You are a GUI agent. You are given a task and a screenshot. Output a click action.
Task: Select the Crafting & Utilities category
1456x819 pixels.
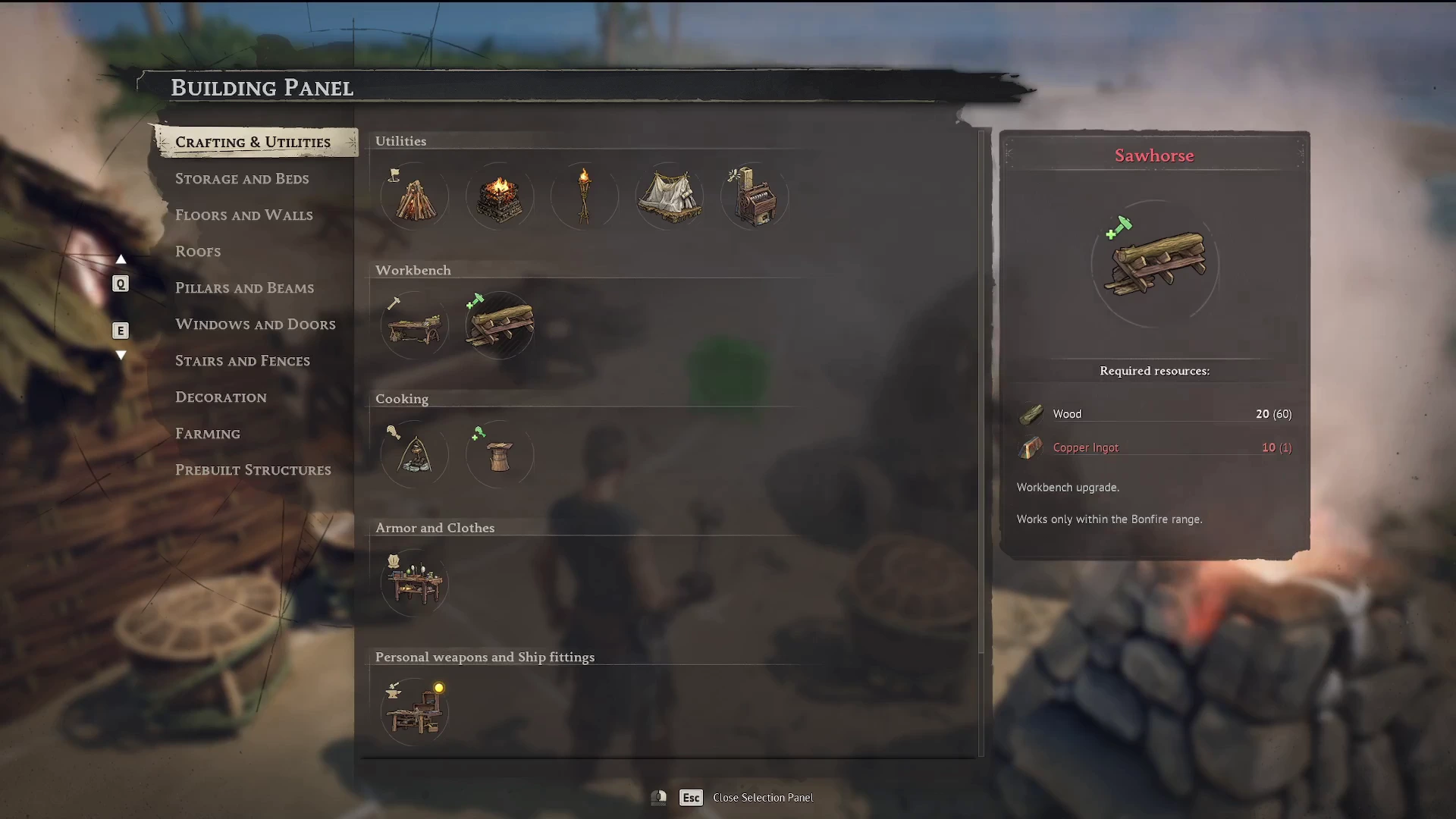tap(253, 143)
